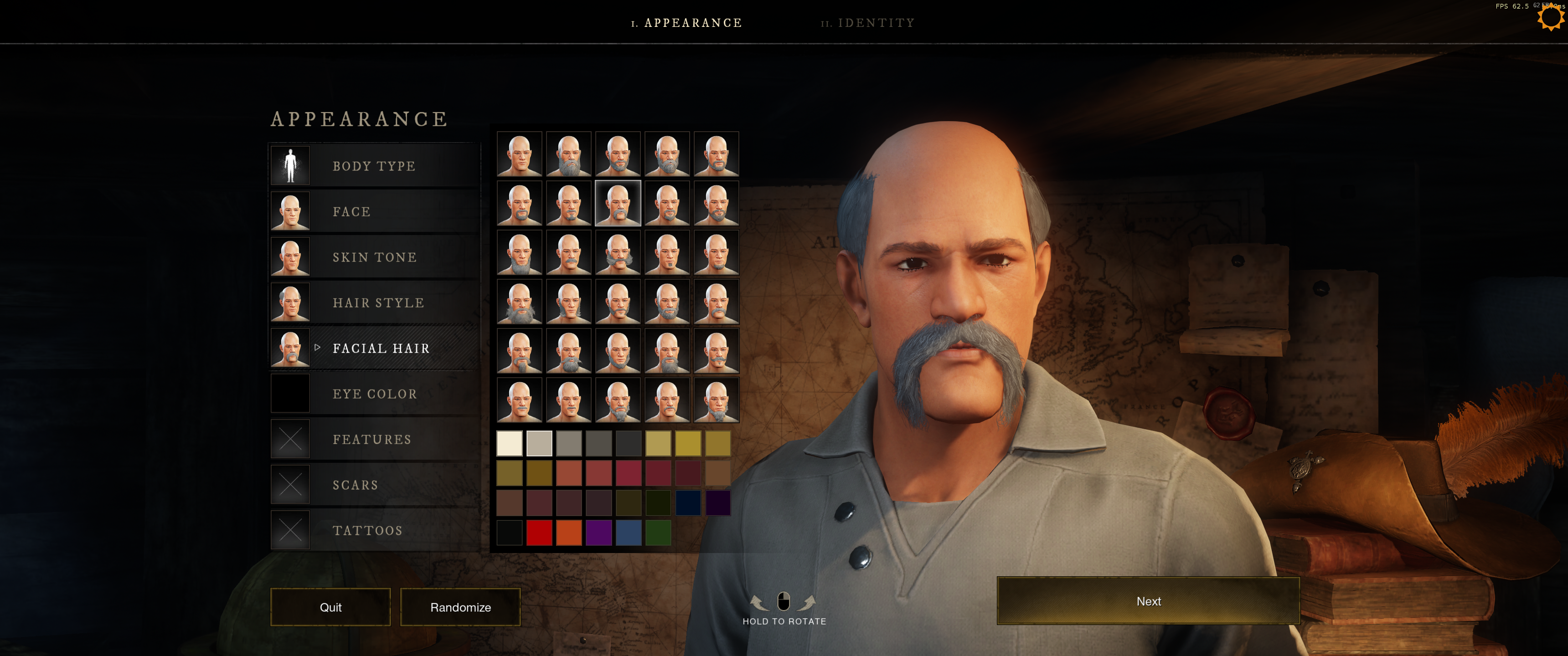Open the Scars category
Screen dimensions: 1568x656
coord(356,486)
